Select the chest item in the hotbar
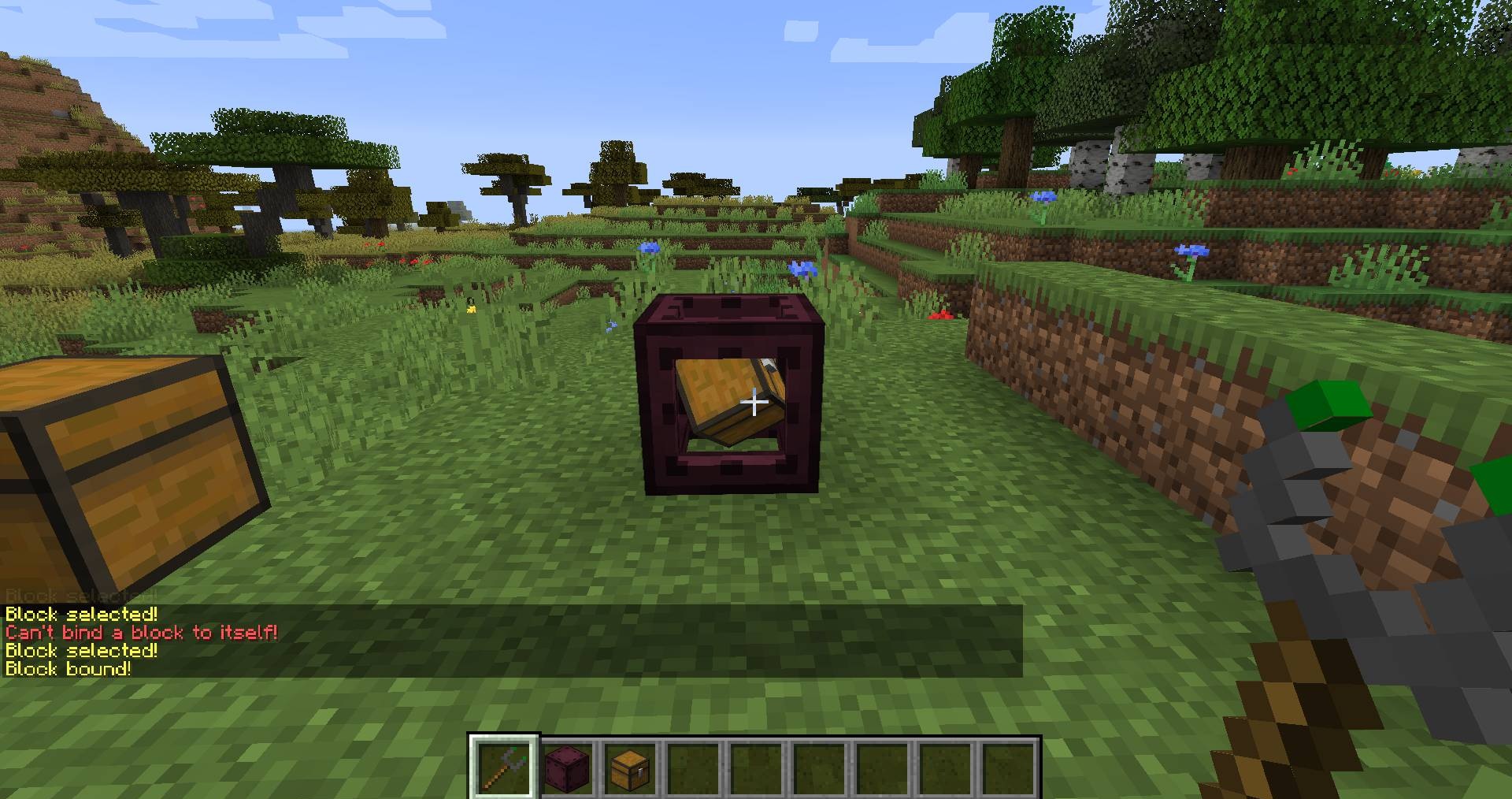The width and height of the screenshot is (1512, 799). click(630, 768)
